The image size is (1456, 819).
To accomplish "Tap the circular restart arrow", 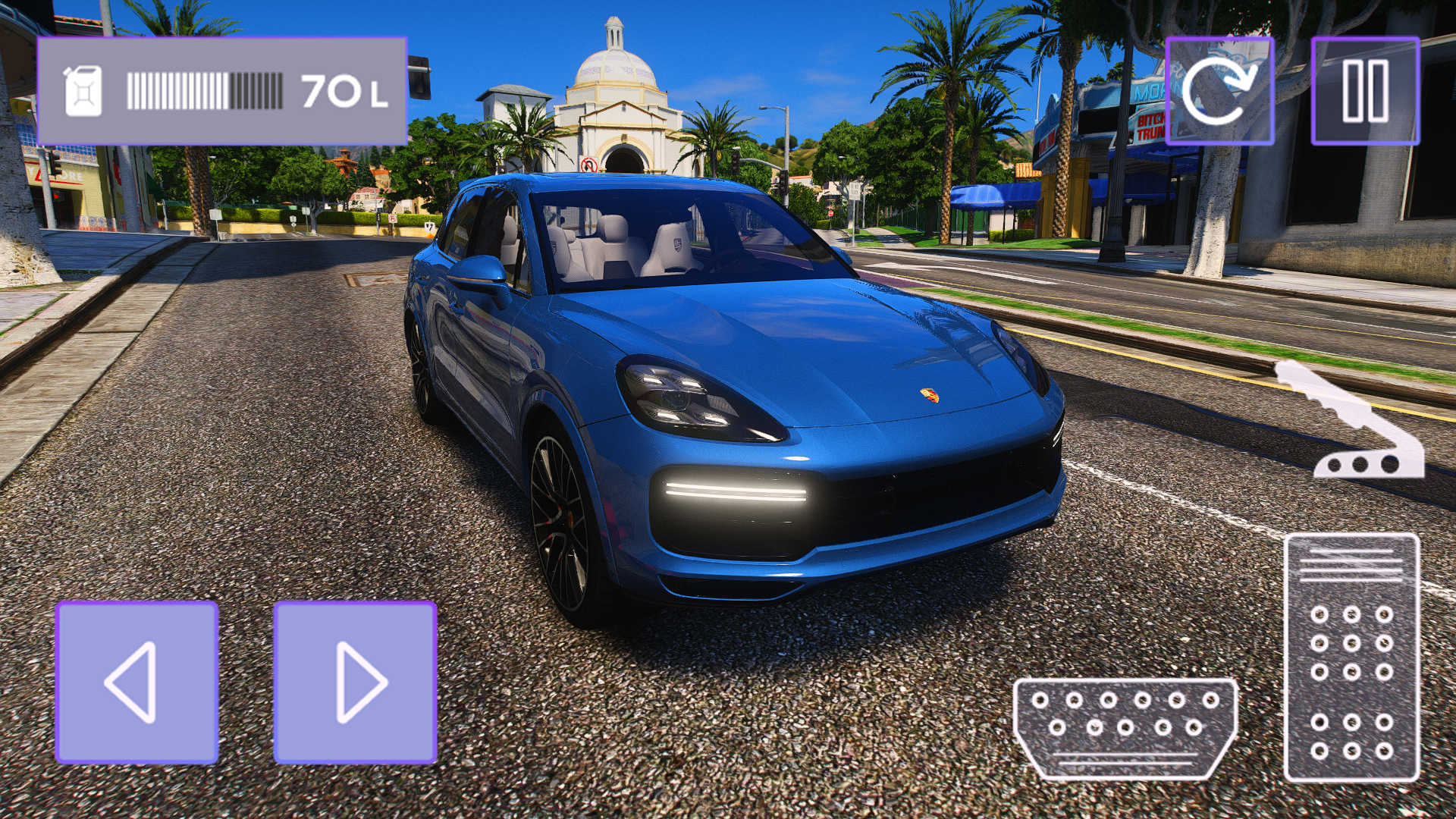I will point(1219,89).
